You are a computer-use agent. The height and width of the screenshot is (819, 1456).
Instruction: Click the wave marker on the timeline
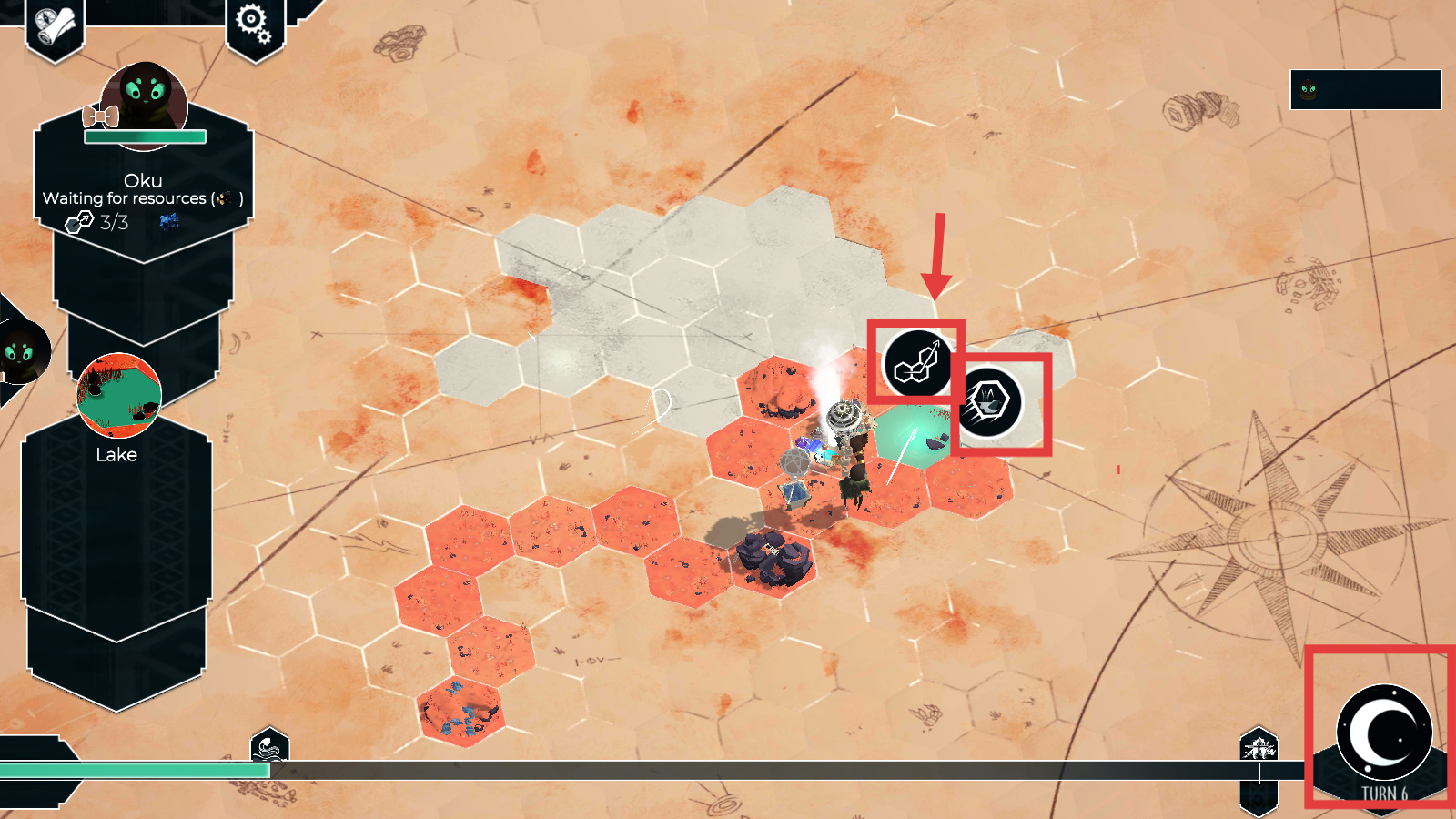pos(269,748)
